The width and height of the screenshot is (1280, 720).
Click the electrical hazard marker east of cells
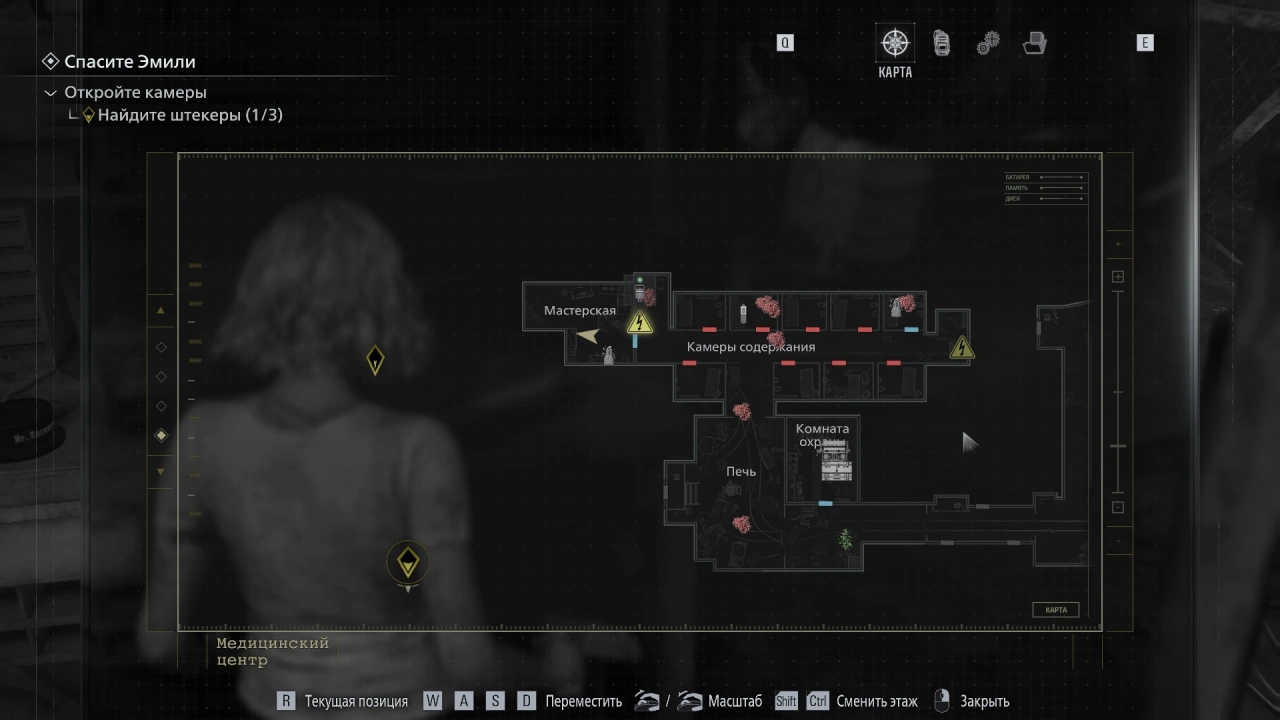[x=962, y=347]
